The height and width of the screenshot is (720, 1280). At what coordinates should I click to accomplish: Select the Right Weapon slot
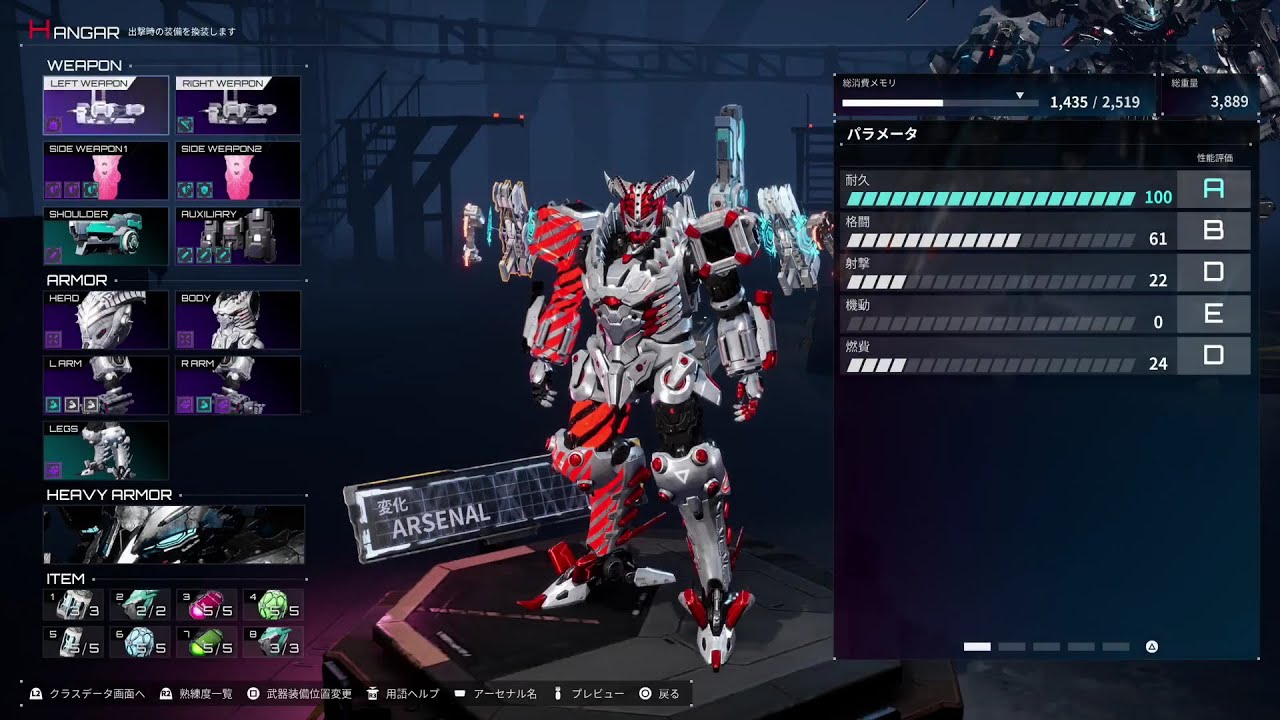point(238,106)
